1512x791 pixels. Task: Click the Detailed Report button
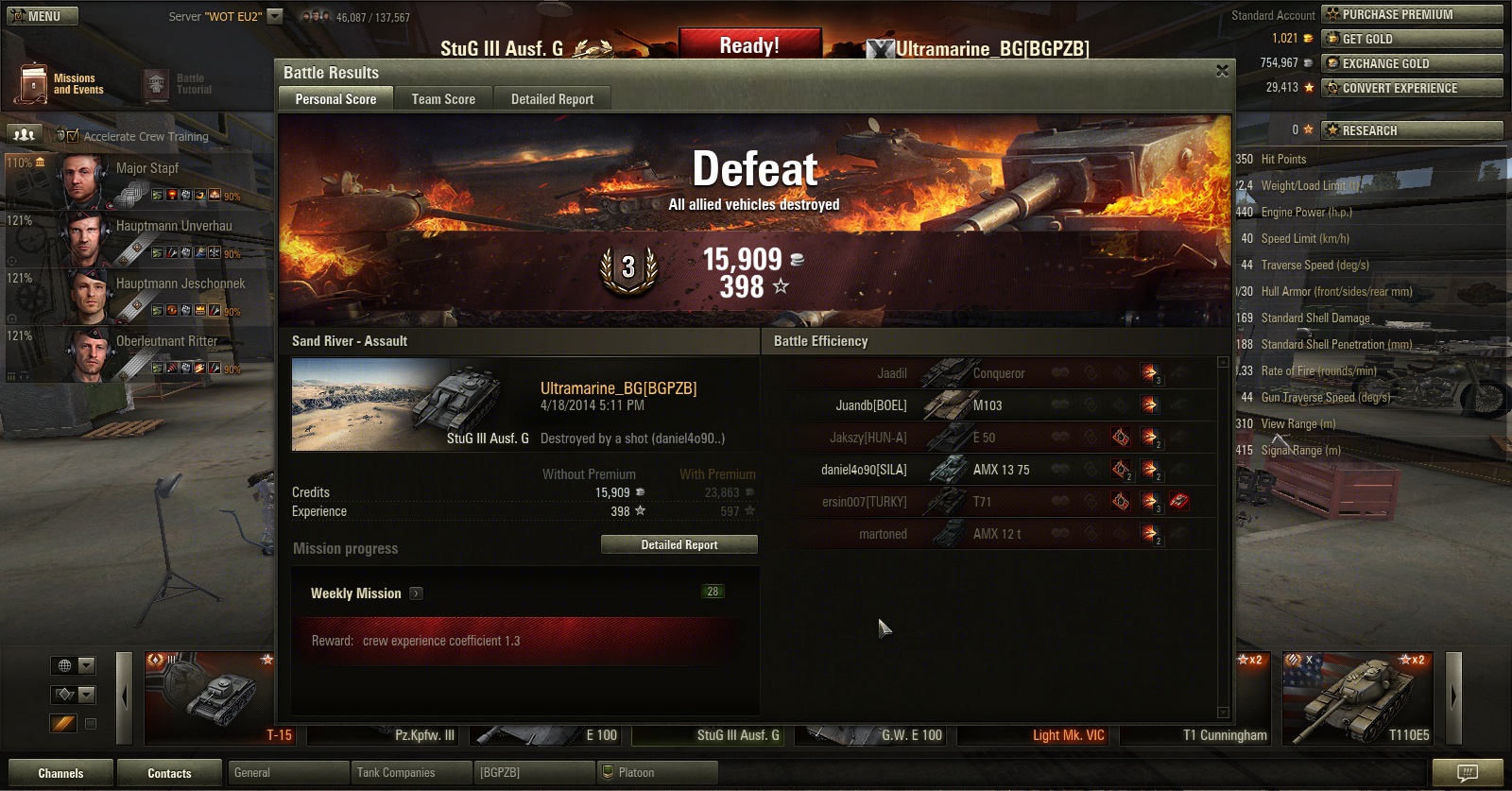(679, 544)
